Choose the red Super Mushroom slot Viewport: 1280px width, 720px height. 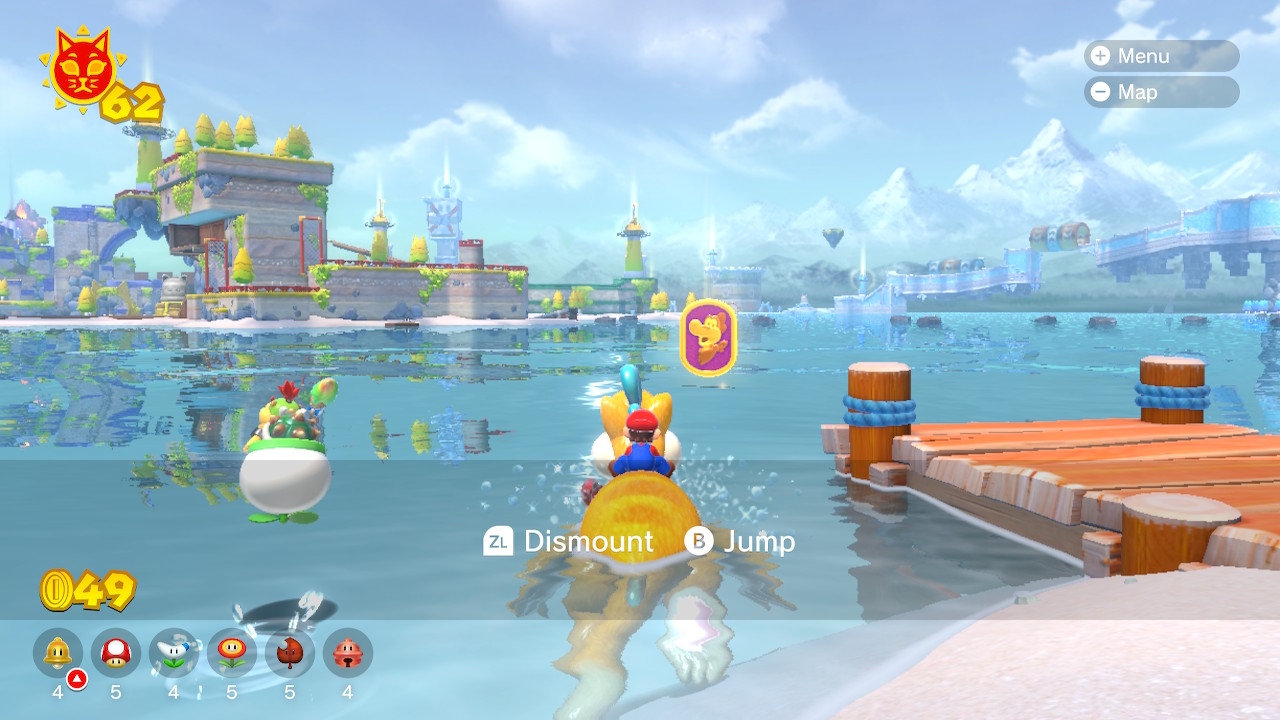point(116,653)
